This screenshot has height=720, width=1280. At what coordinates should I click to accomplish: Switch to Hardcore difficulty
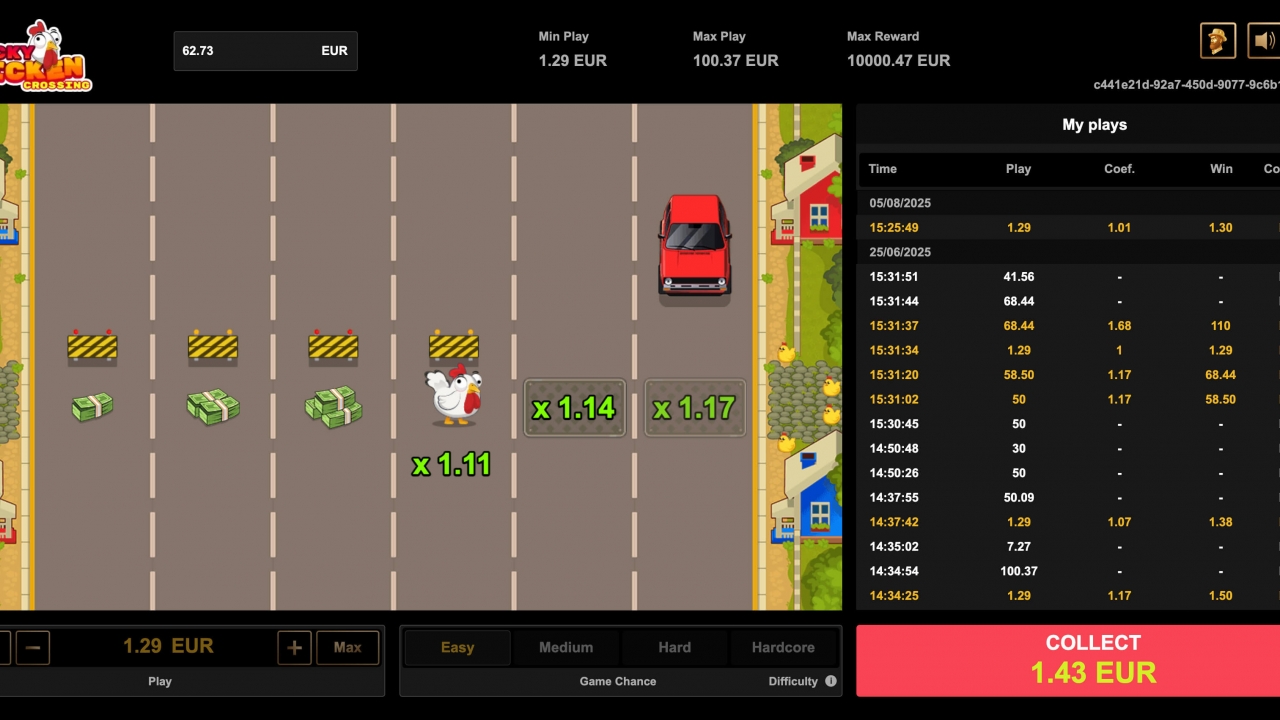point(783,647)
